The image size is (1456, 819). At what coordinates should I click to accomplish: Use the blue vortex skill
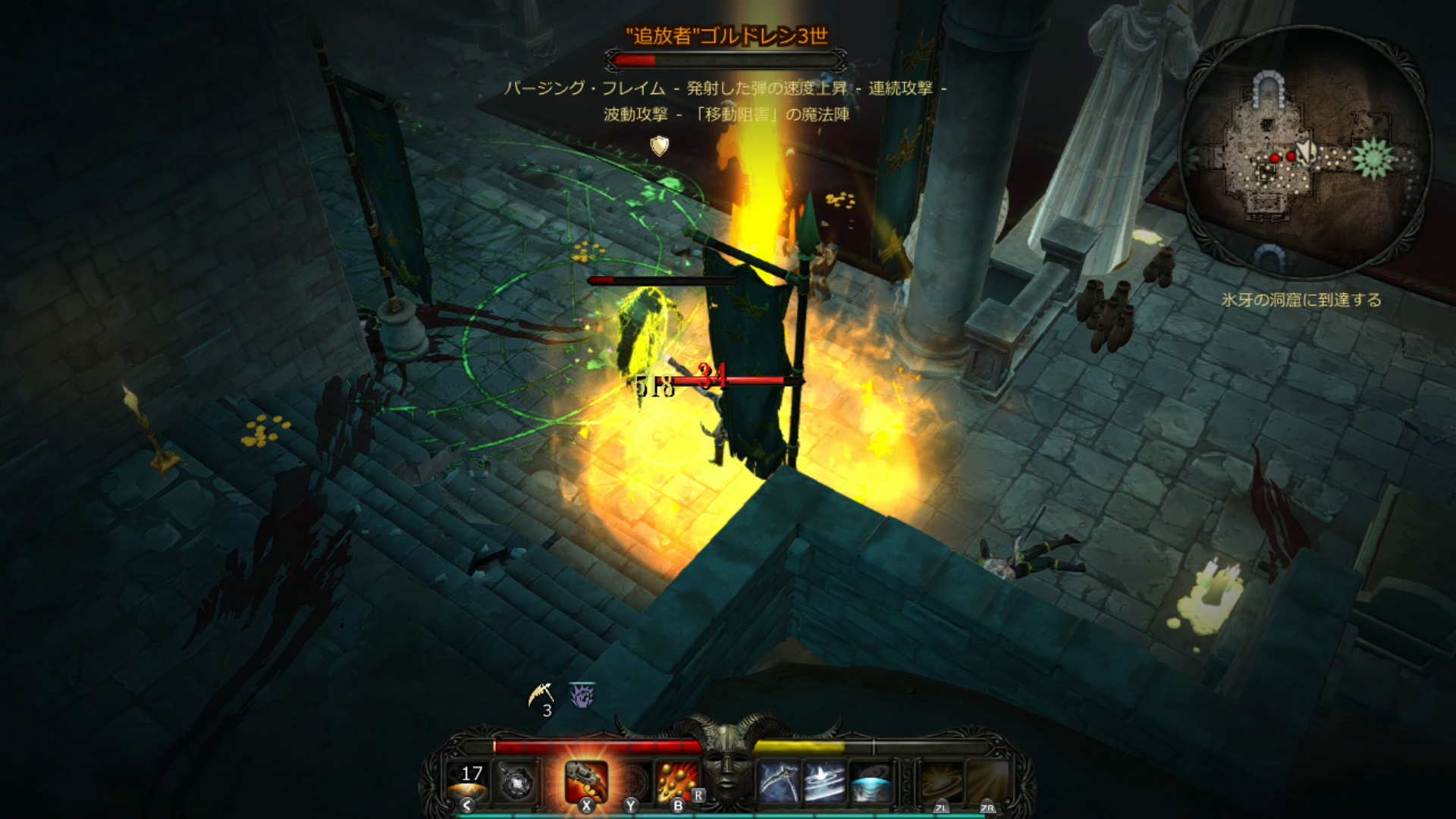tap(871, 783)
